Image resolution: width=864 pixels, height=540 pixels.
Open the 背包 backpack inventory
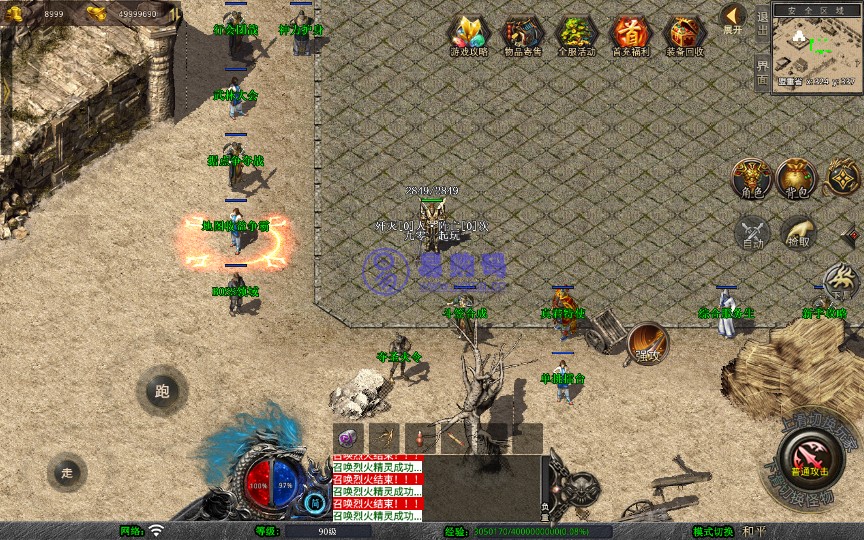pos(797,176)
